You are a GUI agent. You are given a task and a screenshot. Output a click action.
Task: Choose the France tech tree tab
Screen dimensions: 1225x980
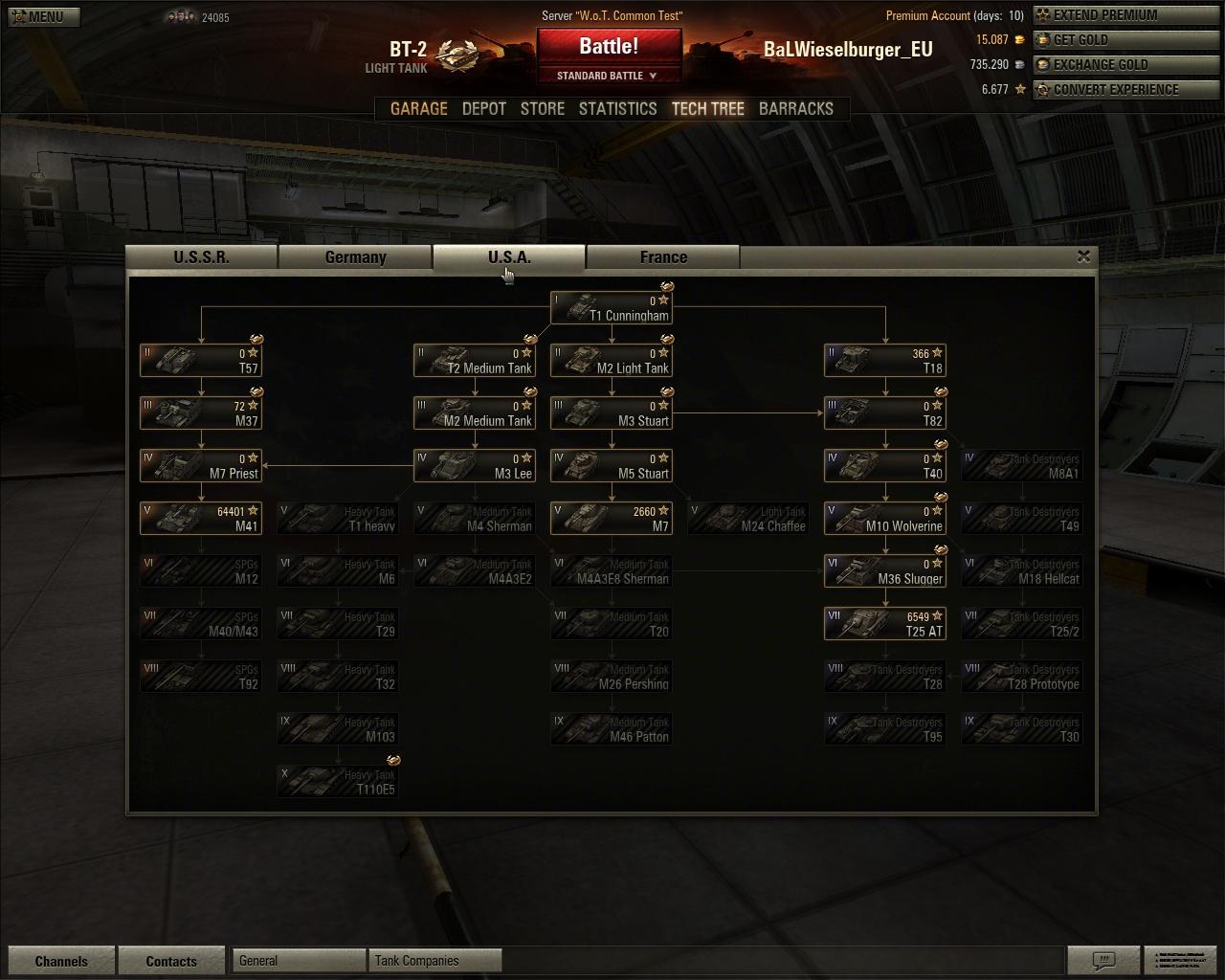point(663,257)
